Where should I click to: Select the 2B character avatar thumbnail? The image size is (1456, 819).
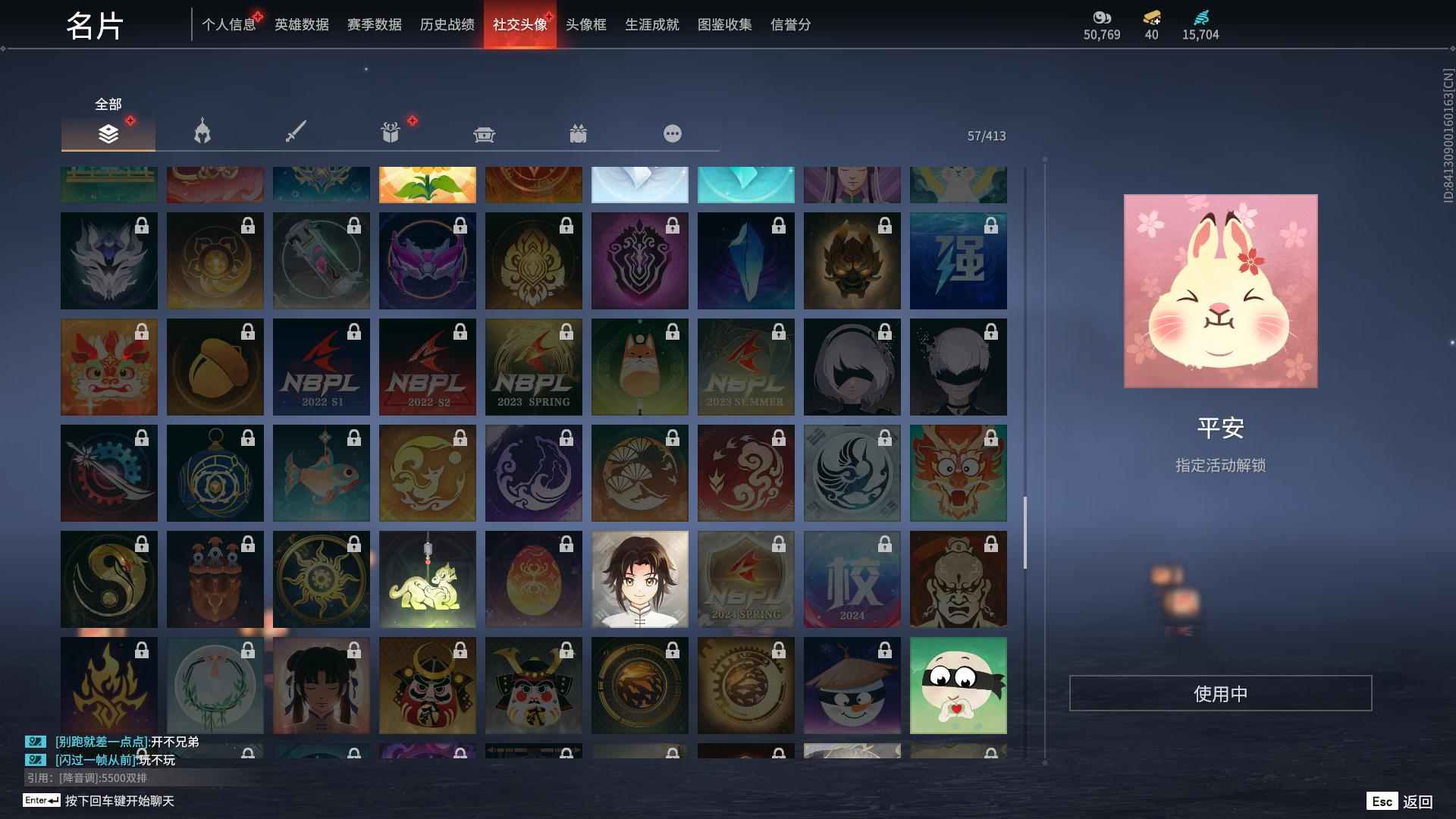click(x=852, y=367)
